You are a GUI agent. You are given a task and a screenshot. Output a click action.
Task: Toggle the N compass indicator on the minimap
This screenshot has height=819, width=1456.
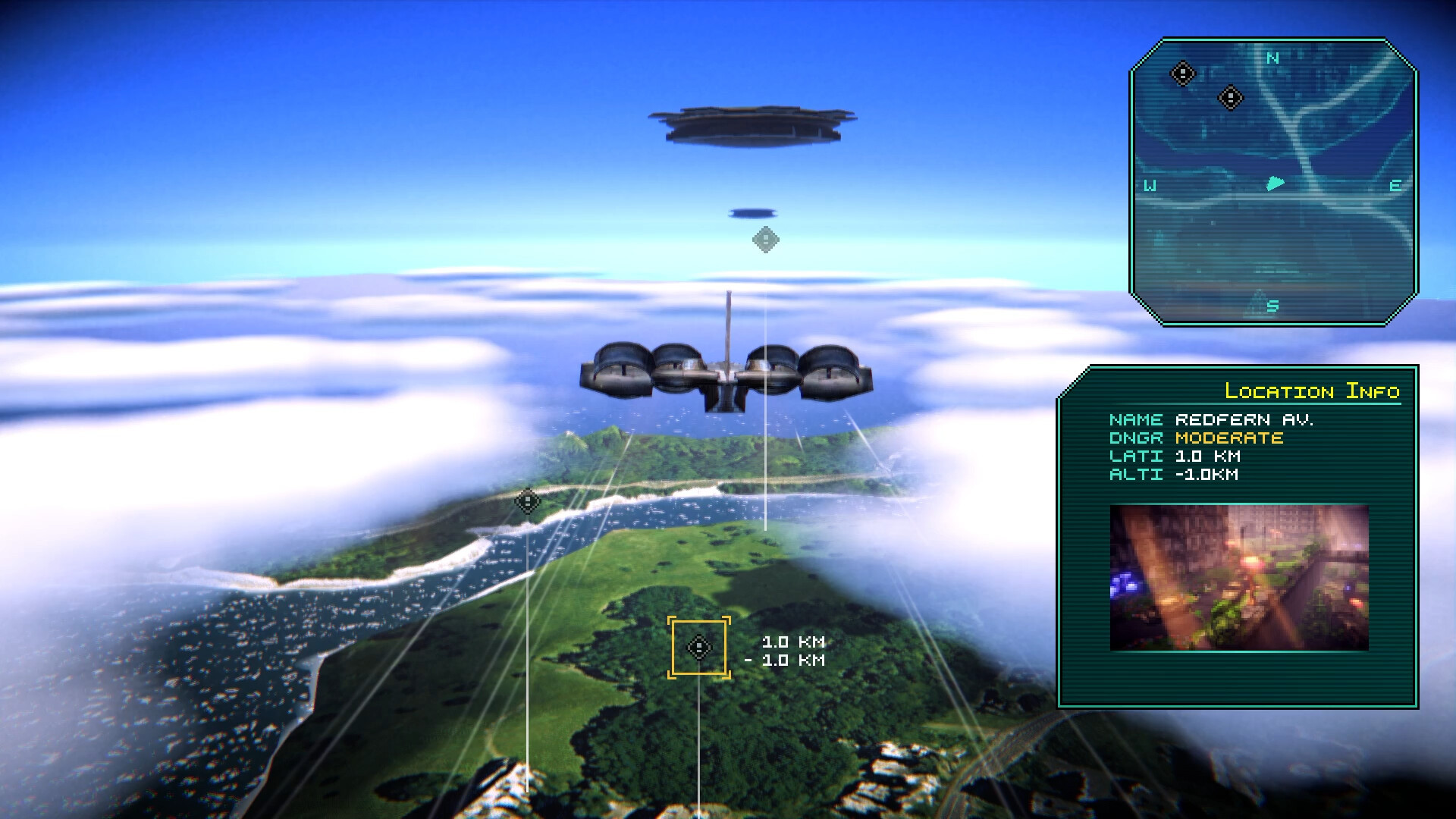click(1272, 56)
